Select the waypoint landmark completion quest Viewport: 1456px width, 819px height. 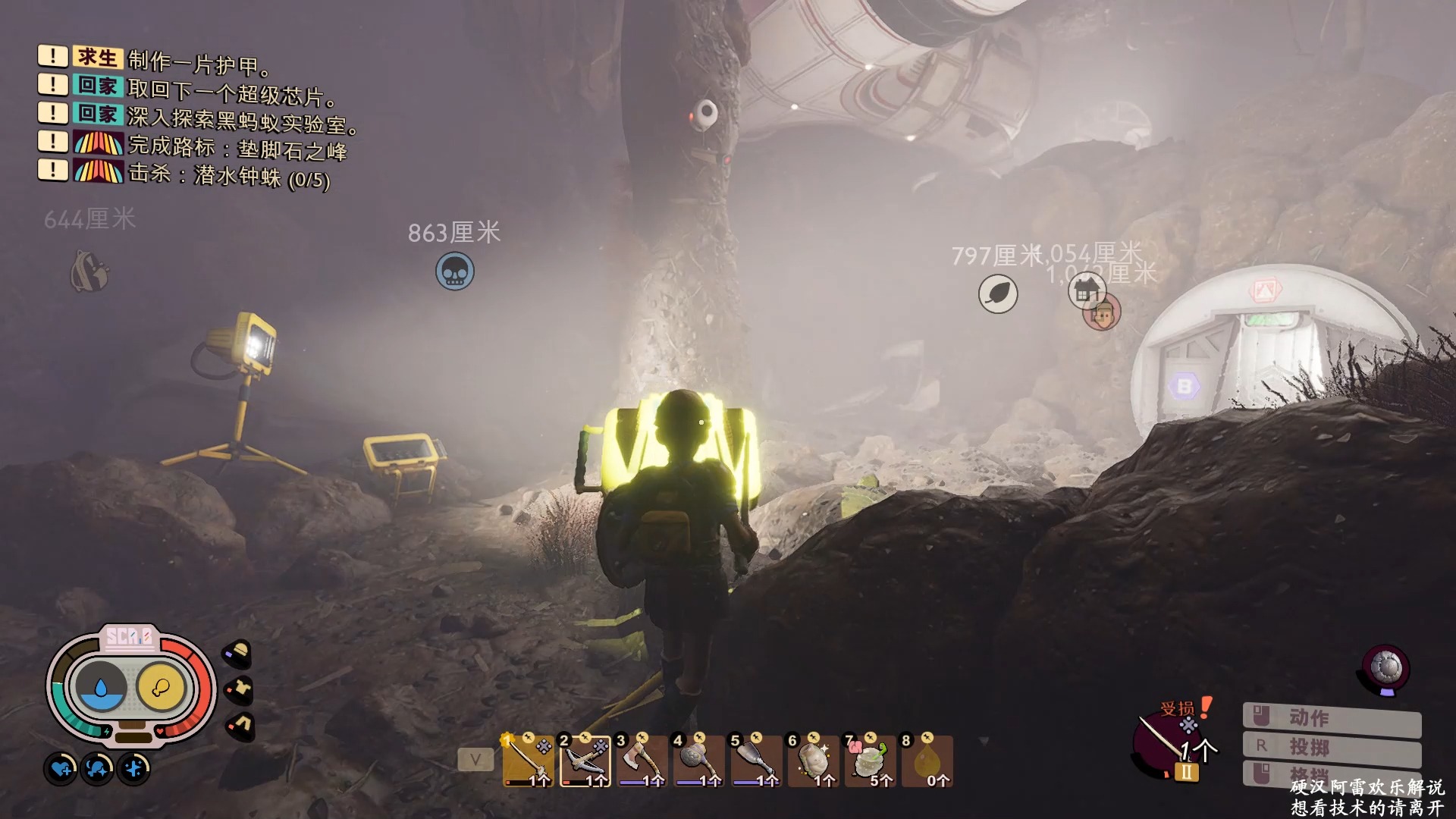tap(237, 148)
